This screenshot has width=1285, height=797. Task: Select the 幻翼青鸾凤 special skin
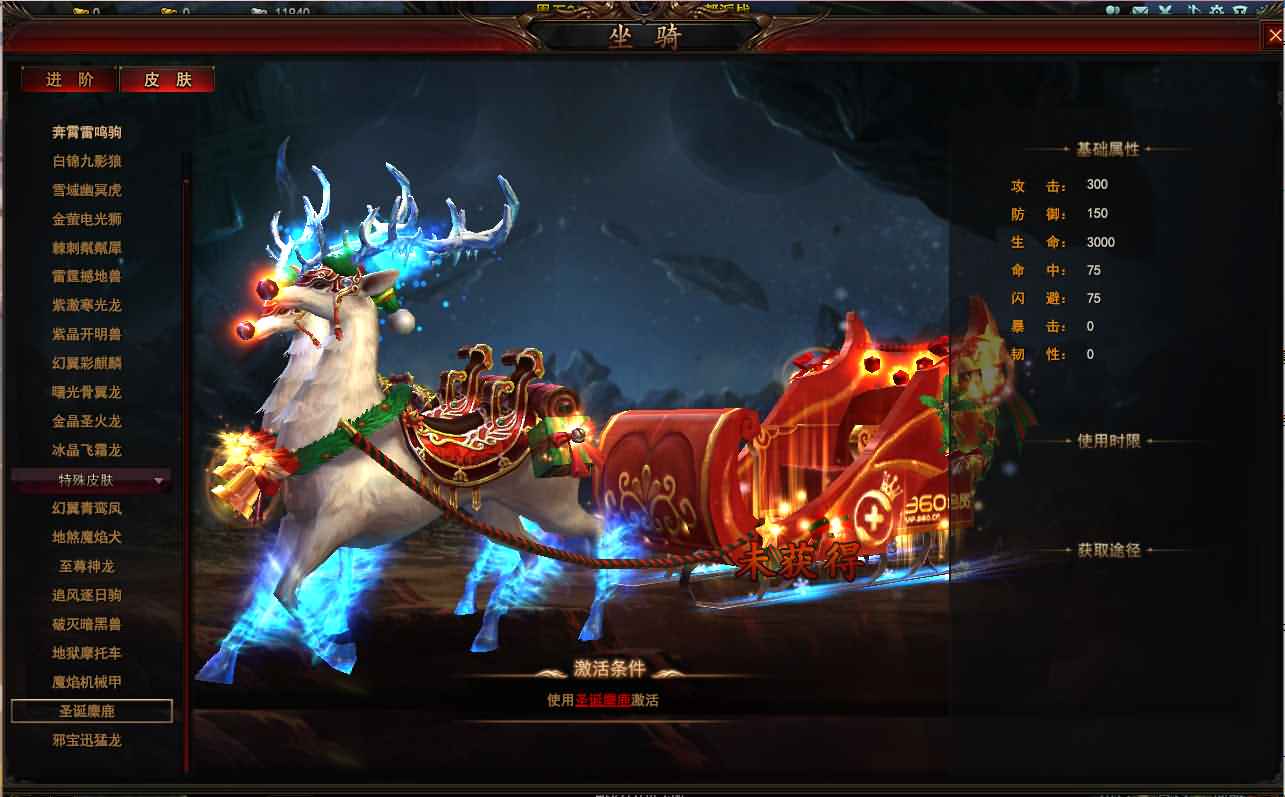(87, 508)
